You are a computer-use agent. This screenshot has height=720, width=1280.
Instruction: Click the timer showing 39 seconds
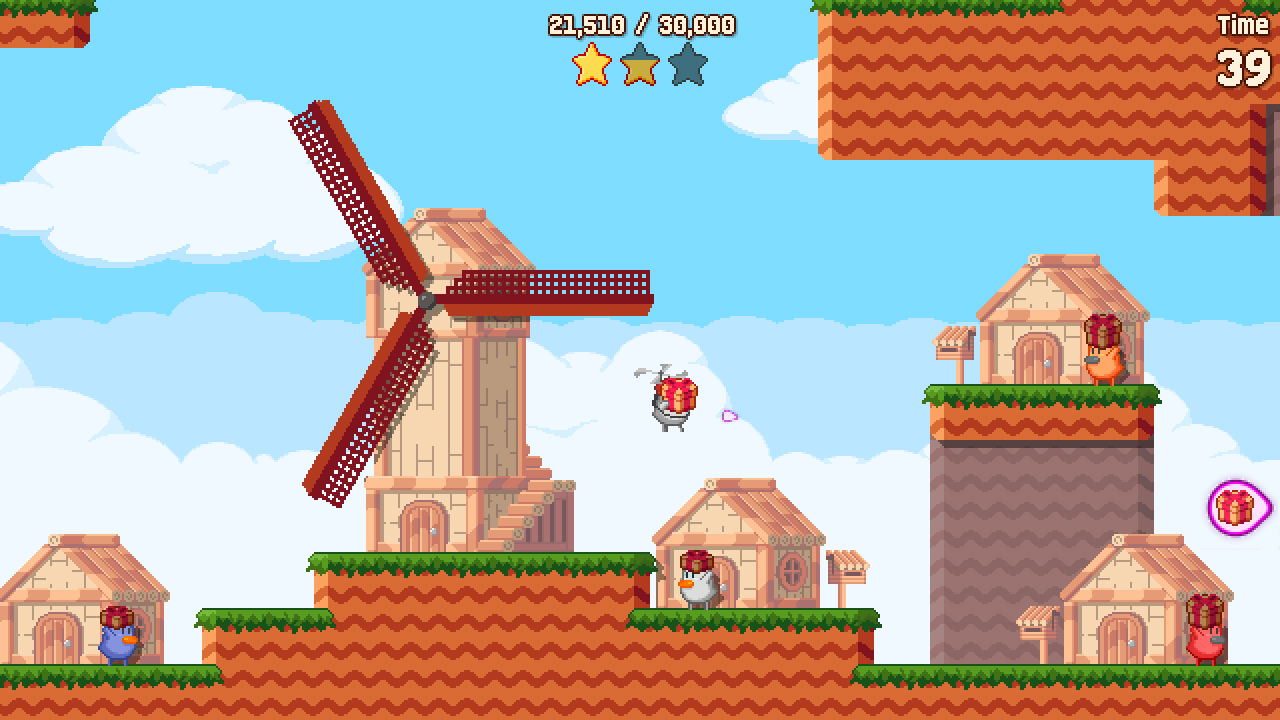tap(1242, 67)
